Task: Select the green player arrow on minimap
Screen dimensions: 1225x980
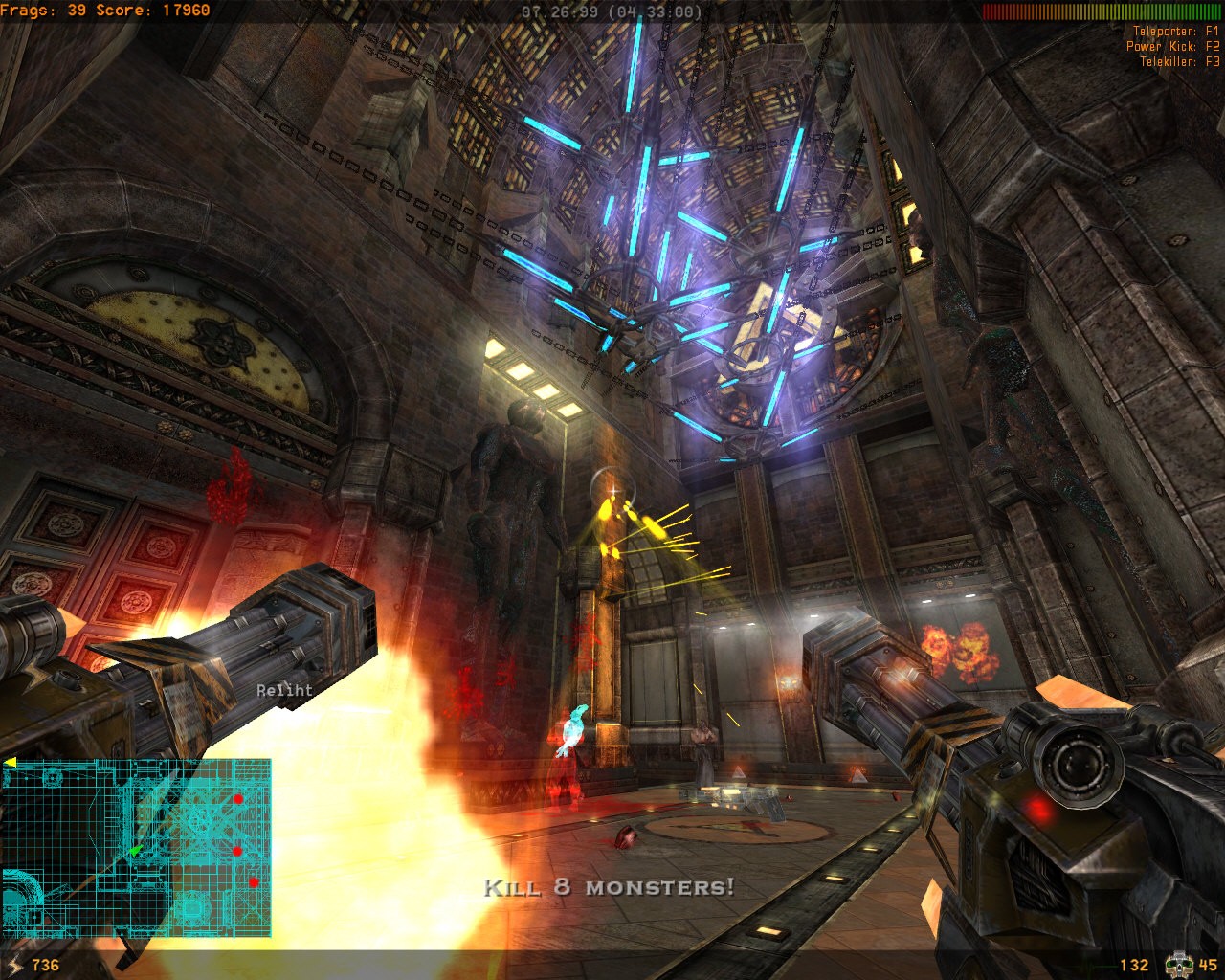Action: (135, 849)
